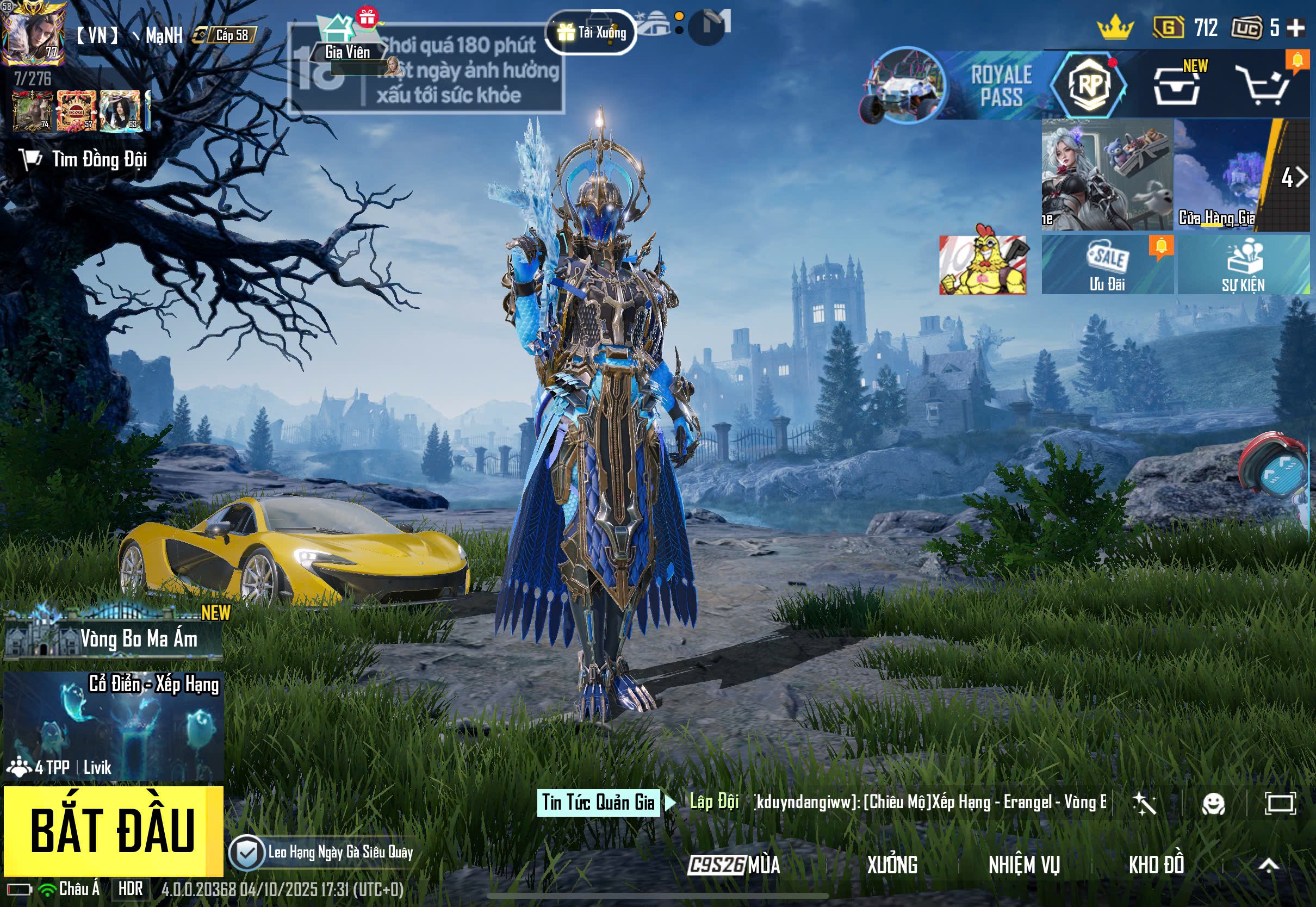
Task: Open the Lập Đội chat message bar
Action: coord(898,802)
